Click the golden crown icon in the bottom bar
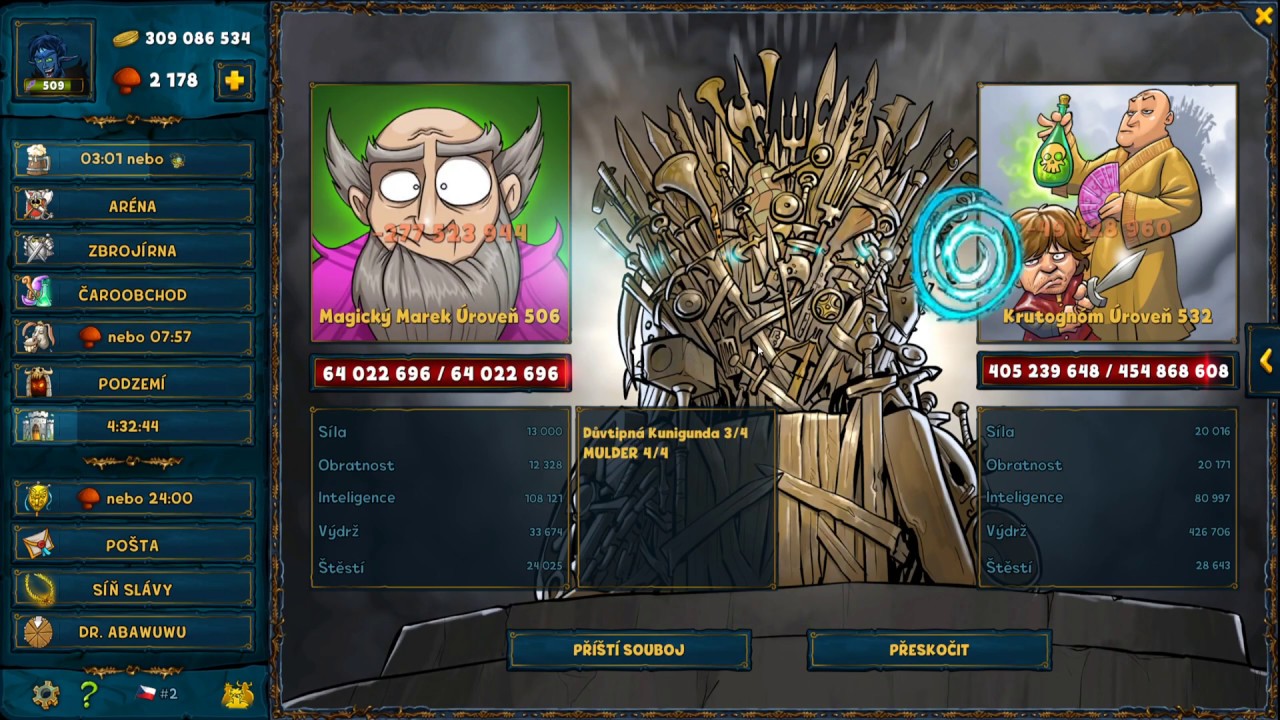The image size is (1280, 720). (237, 695)
